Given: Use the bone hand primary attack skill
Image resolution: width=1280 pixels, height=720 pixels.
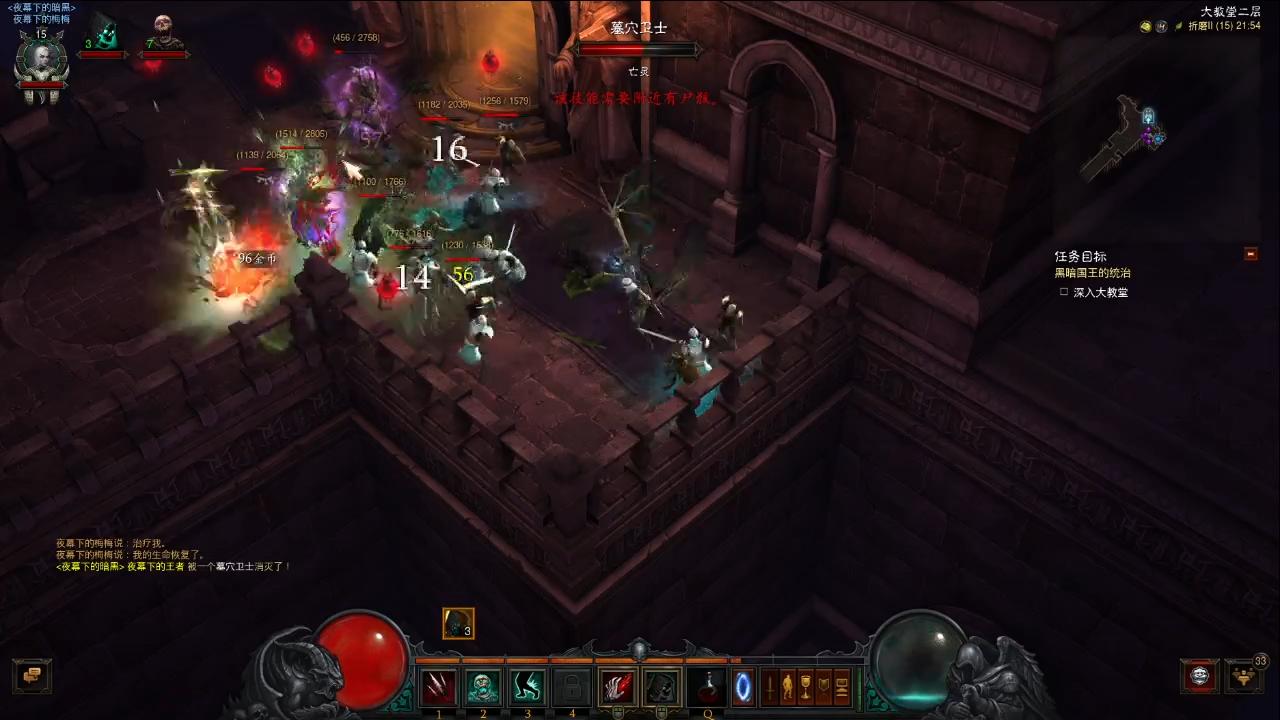Looking at the screenshot, I should [617, 687].
